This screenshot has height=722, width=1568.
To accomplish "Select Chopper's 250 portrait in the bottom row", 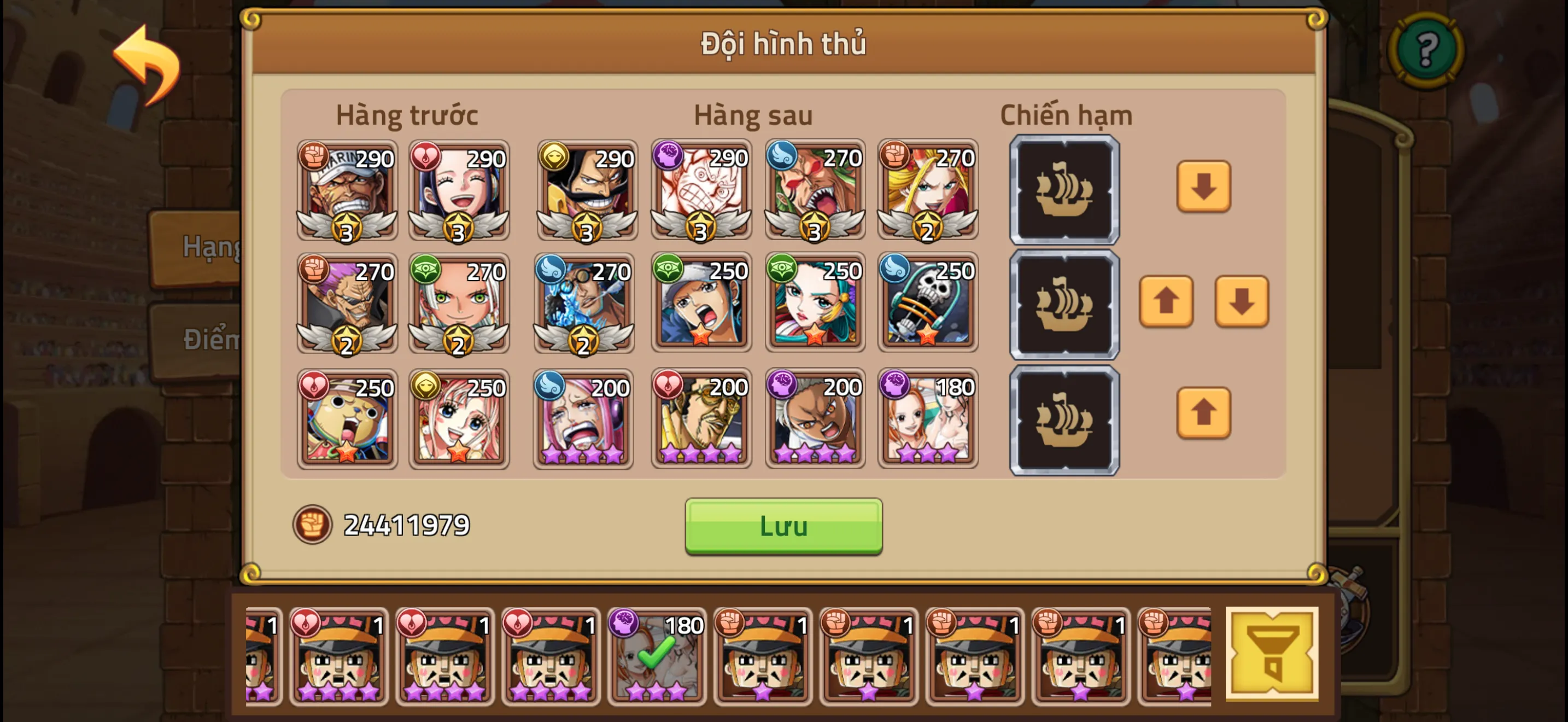I will 346,420.
